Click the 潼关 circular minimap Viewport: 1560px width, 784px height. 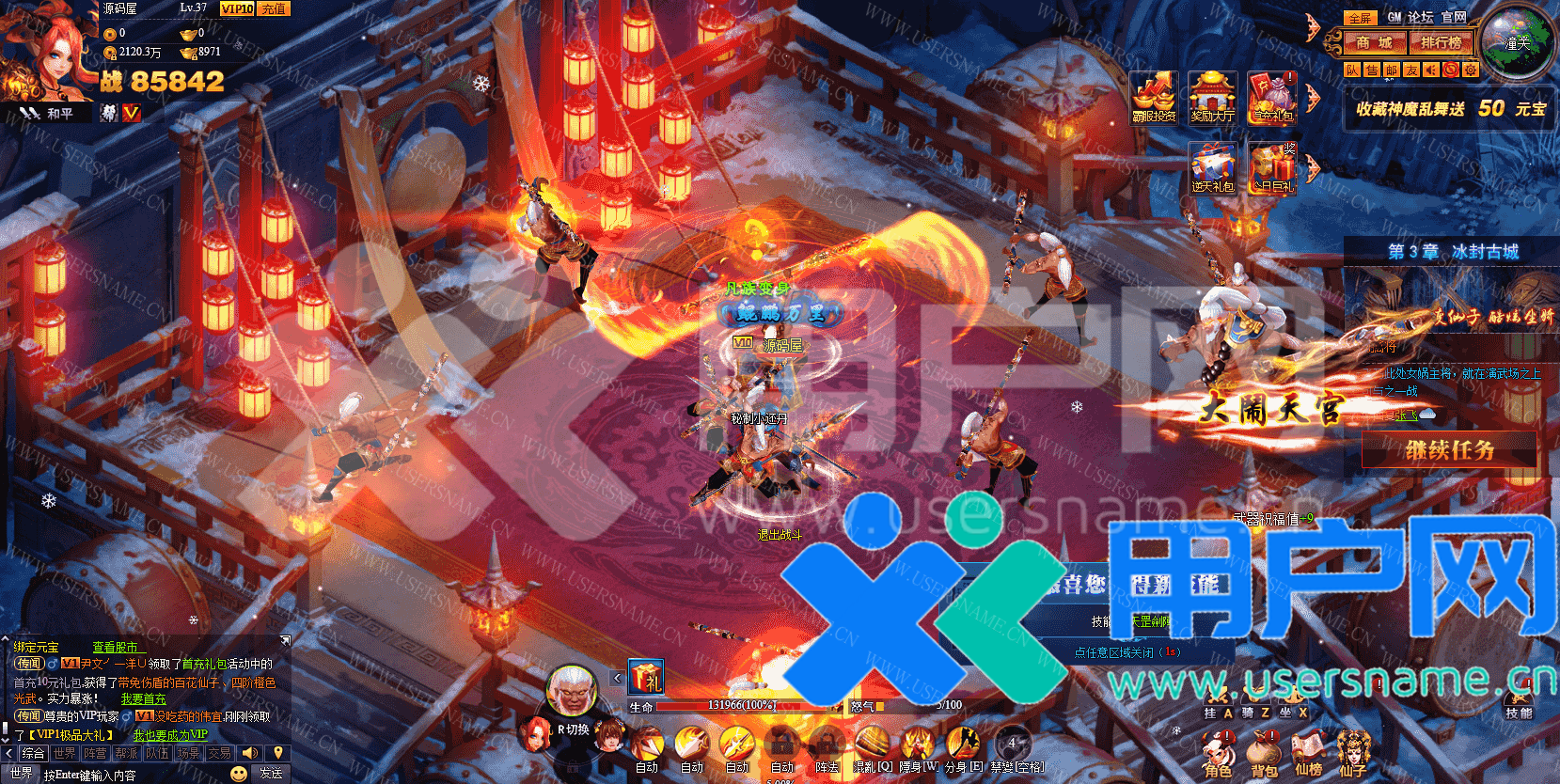[1516, 42]
